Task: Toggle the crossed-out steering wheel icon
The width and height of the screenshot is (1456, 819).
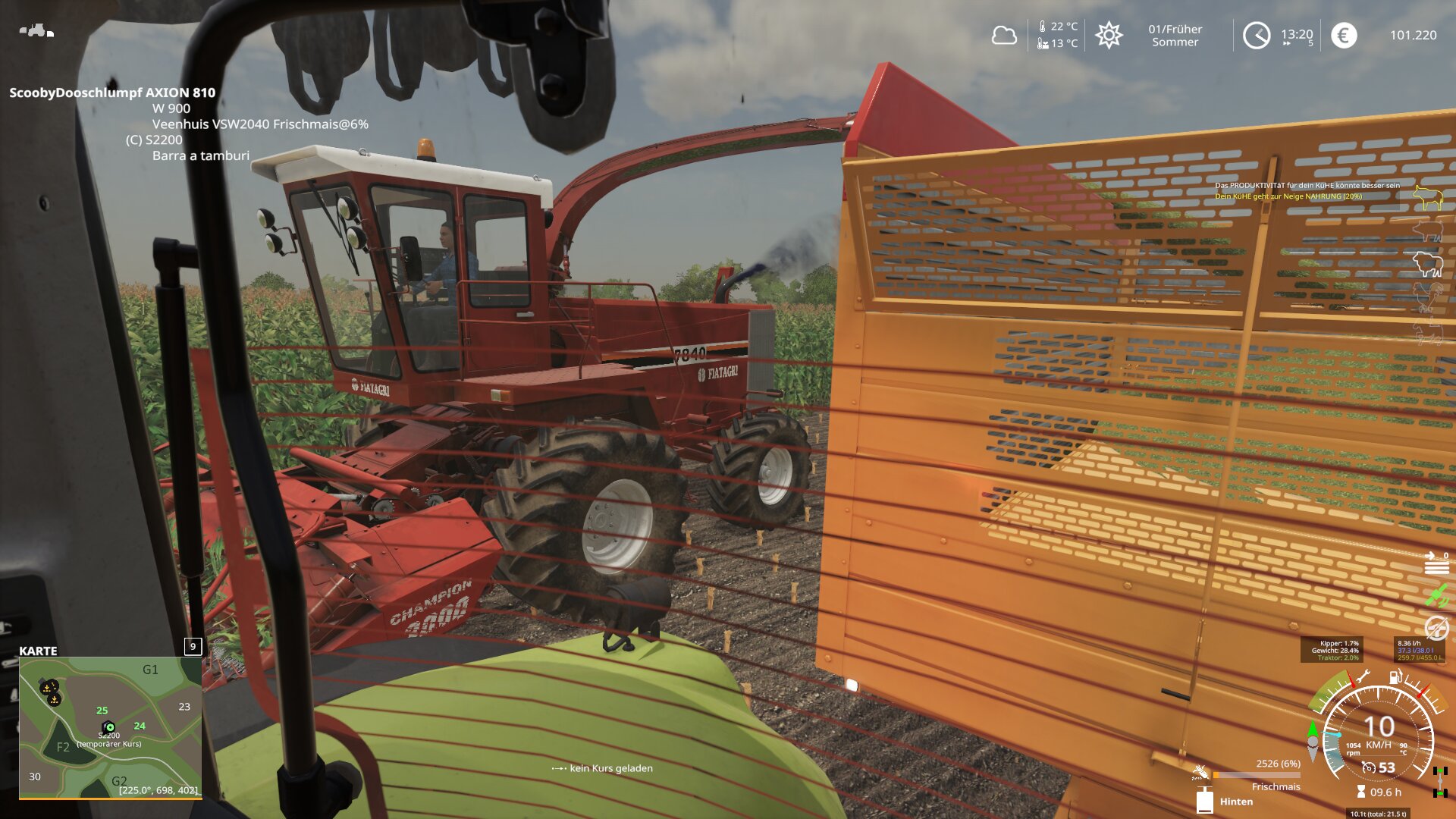Action: pos(1436,628)
